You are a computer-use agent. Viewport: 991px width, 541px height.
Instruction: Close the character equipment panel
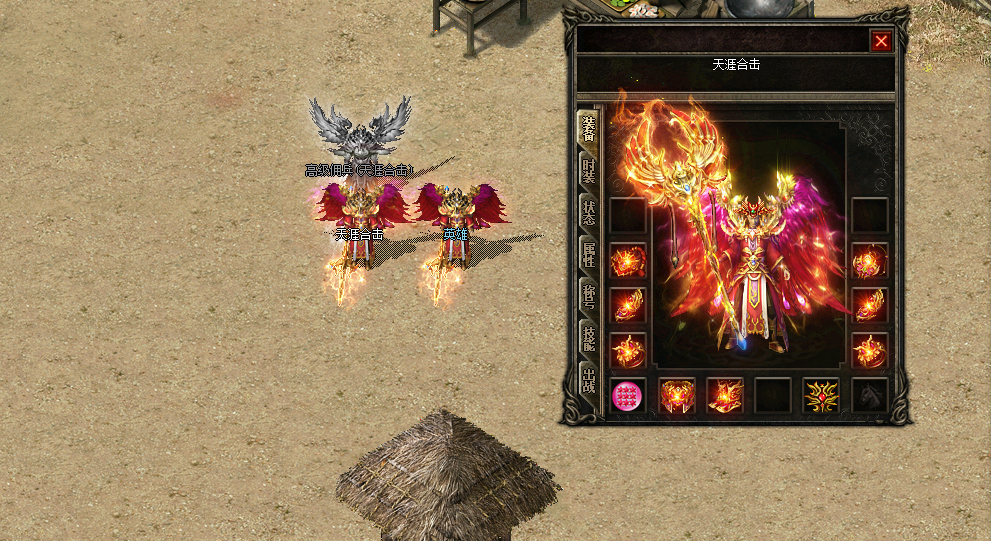point(880,41)
